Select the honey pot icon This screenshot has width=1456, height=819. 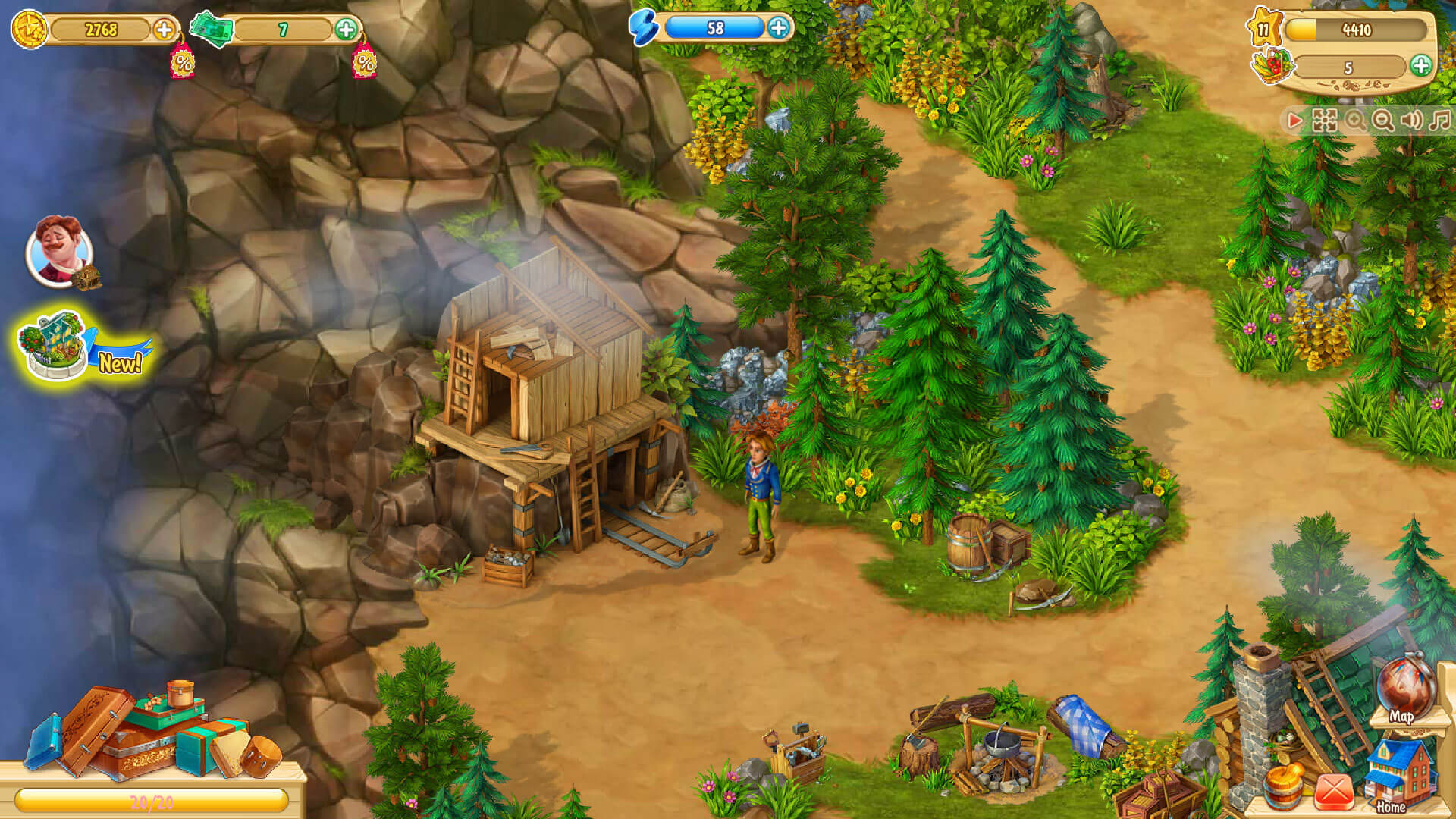tap(1284, 787)
